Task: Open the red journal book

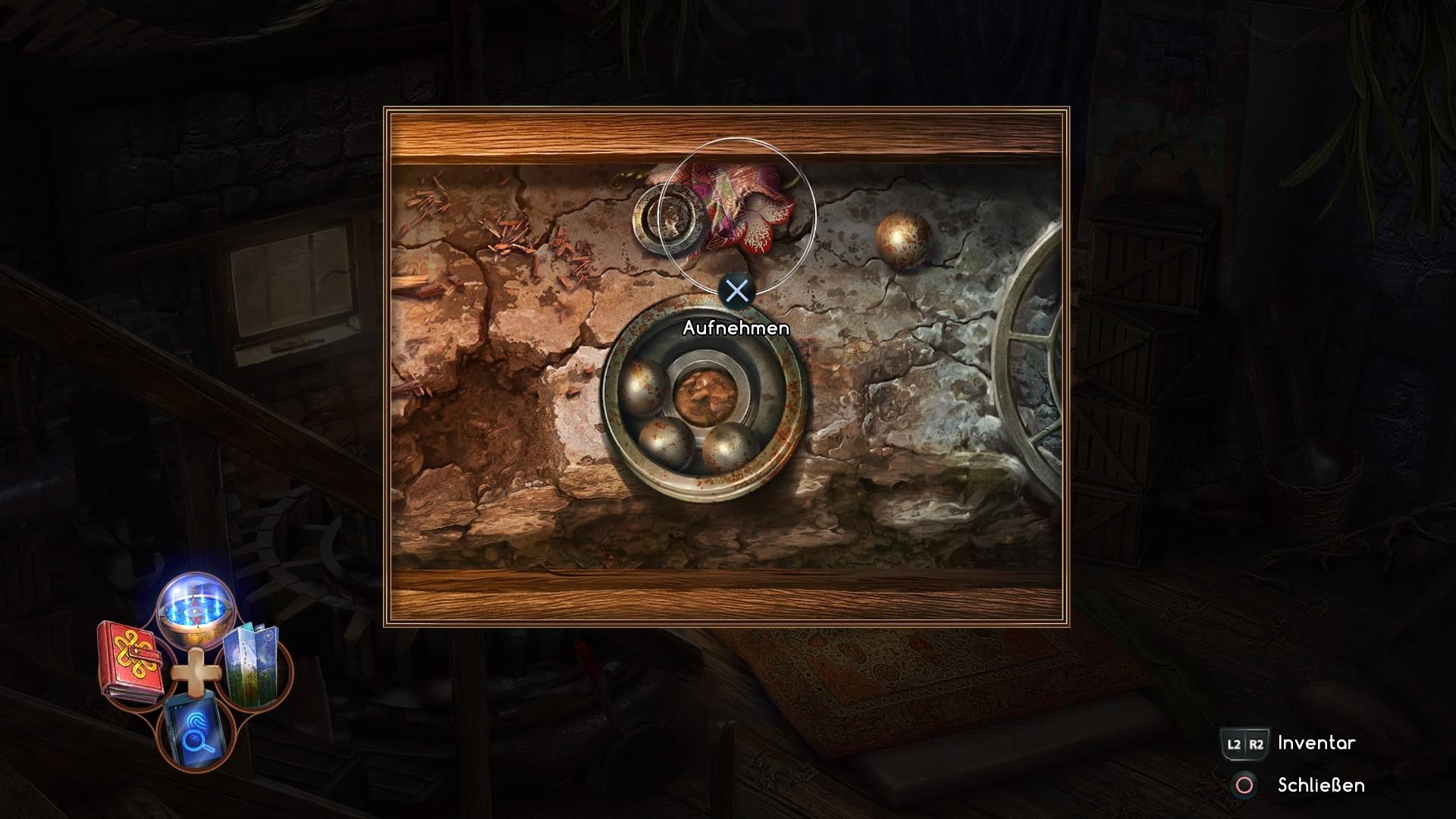Action: click(x=131, y=659)
